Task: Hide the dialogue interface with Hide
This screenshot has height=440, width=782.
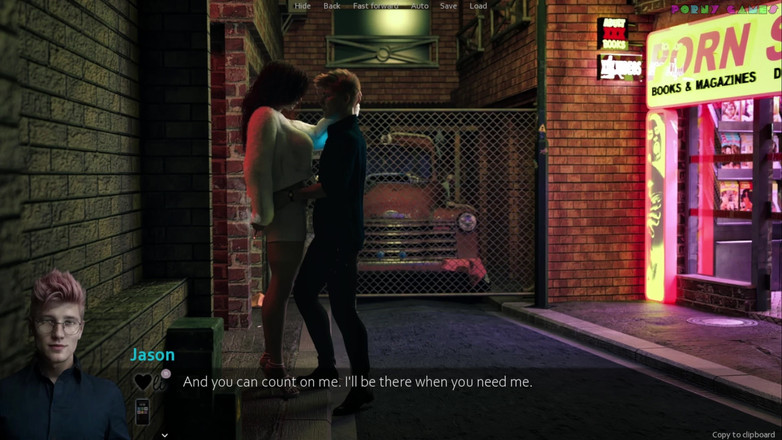Action: click(x=302, y=6)
